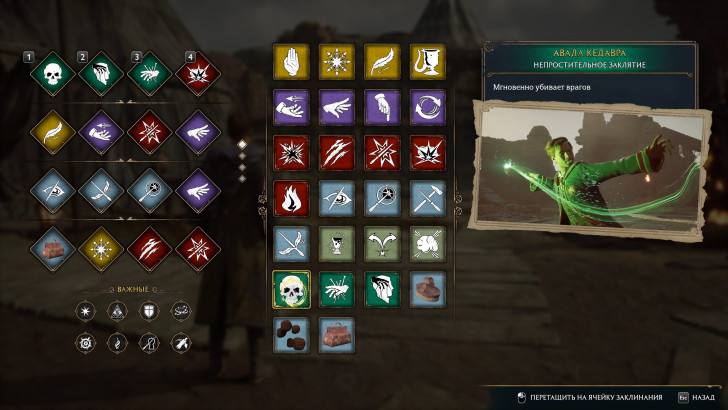Choose the brown beast feed pellets icon
728x410 pixels.
(291, 334)
